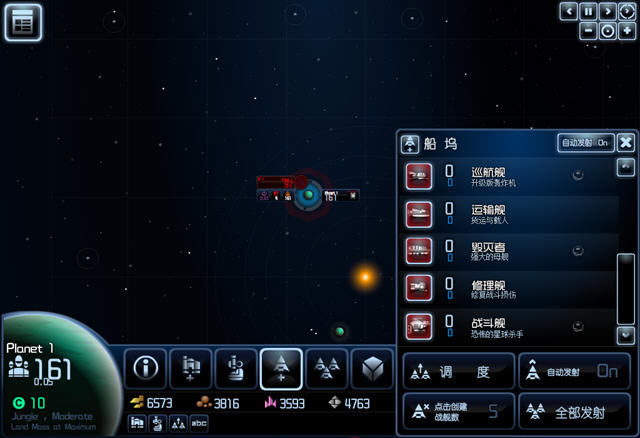Pick the 修理舰 repair ship icon
Screen dimensions: 640x438
(419, 287)
